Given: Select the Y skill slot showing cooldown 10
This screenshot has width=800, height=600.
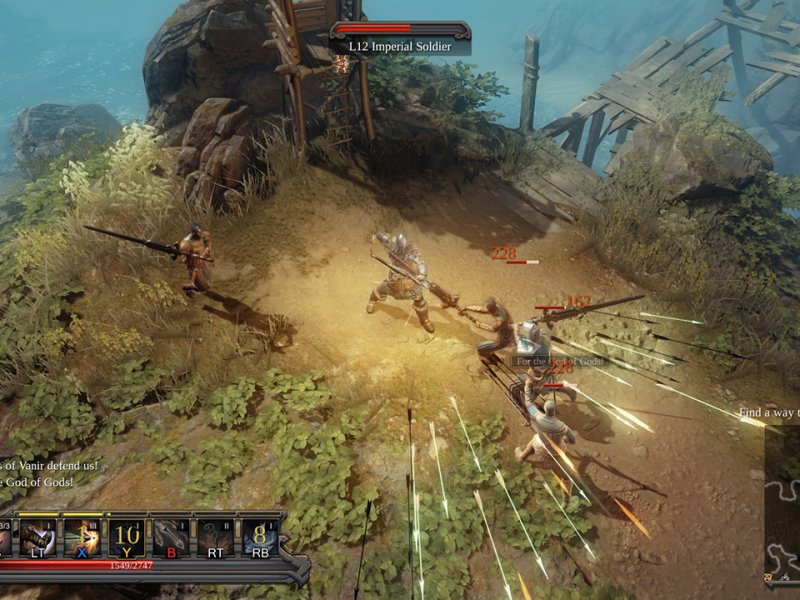Looking at the screenshot, I should point(125,537).
